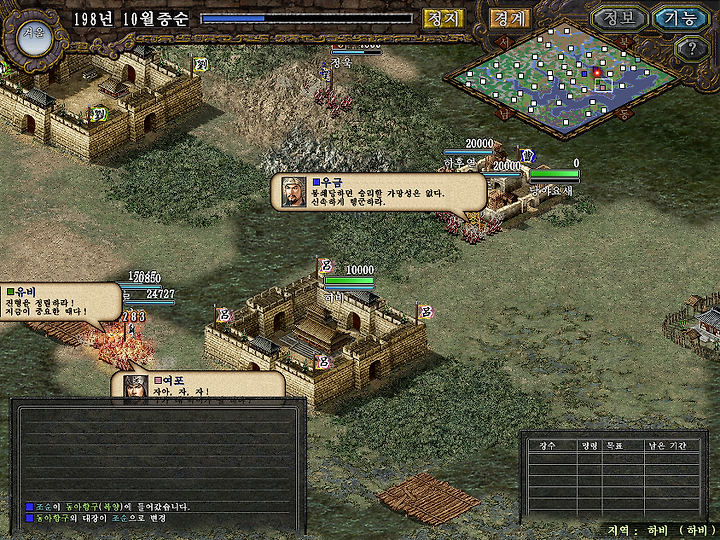Open the 기능 functions menu
The height and width of the screenshot is (540, 720).
(680, 18)
